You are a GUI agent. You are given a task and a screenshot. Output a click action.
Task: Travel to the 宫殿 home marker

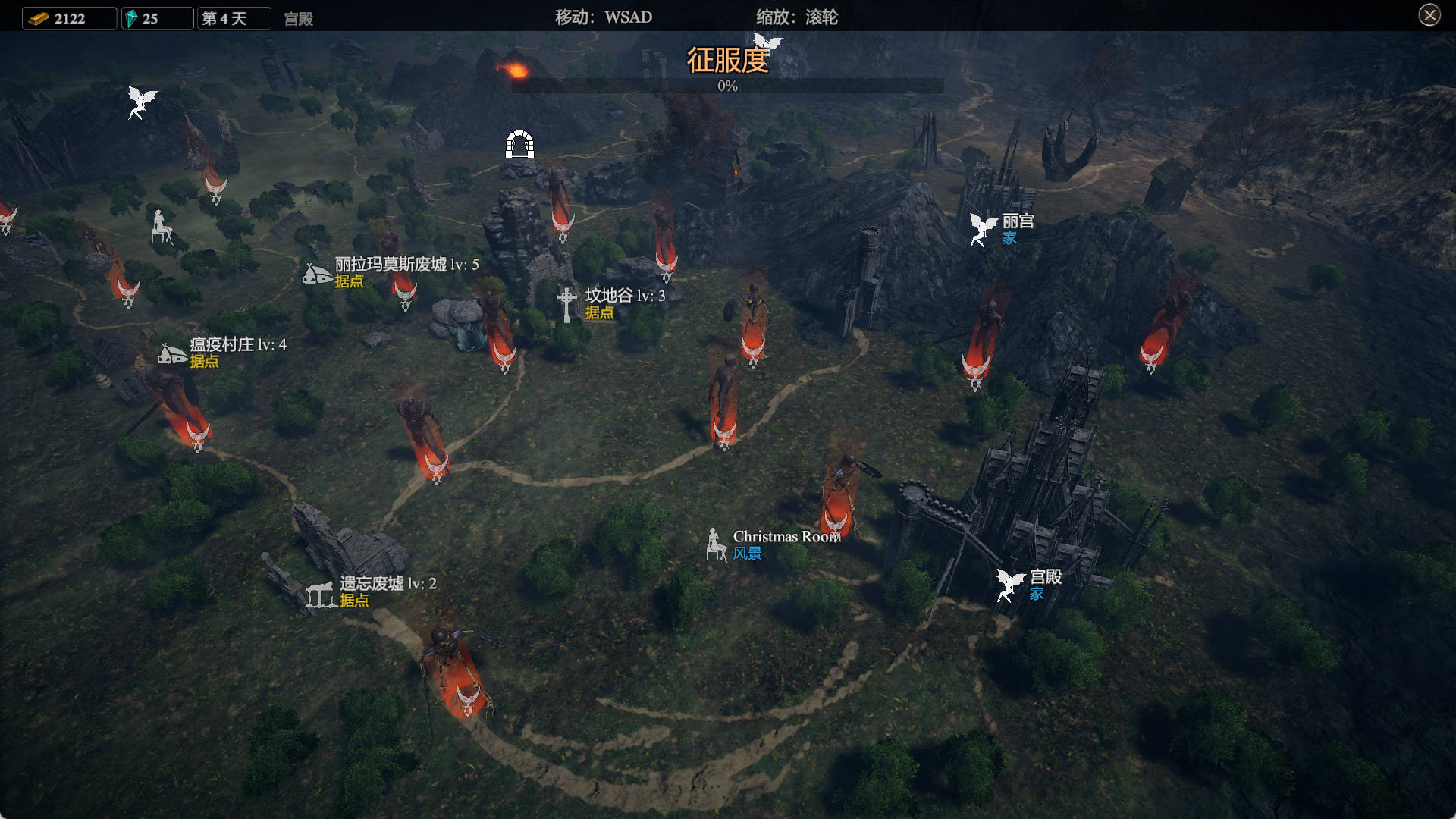[1010, 585]
